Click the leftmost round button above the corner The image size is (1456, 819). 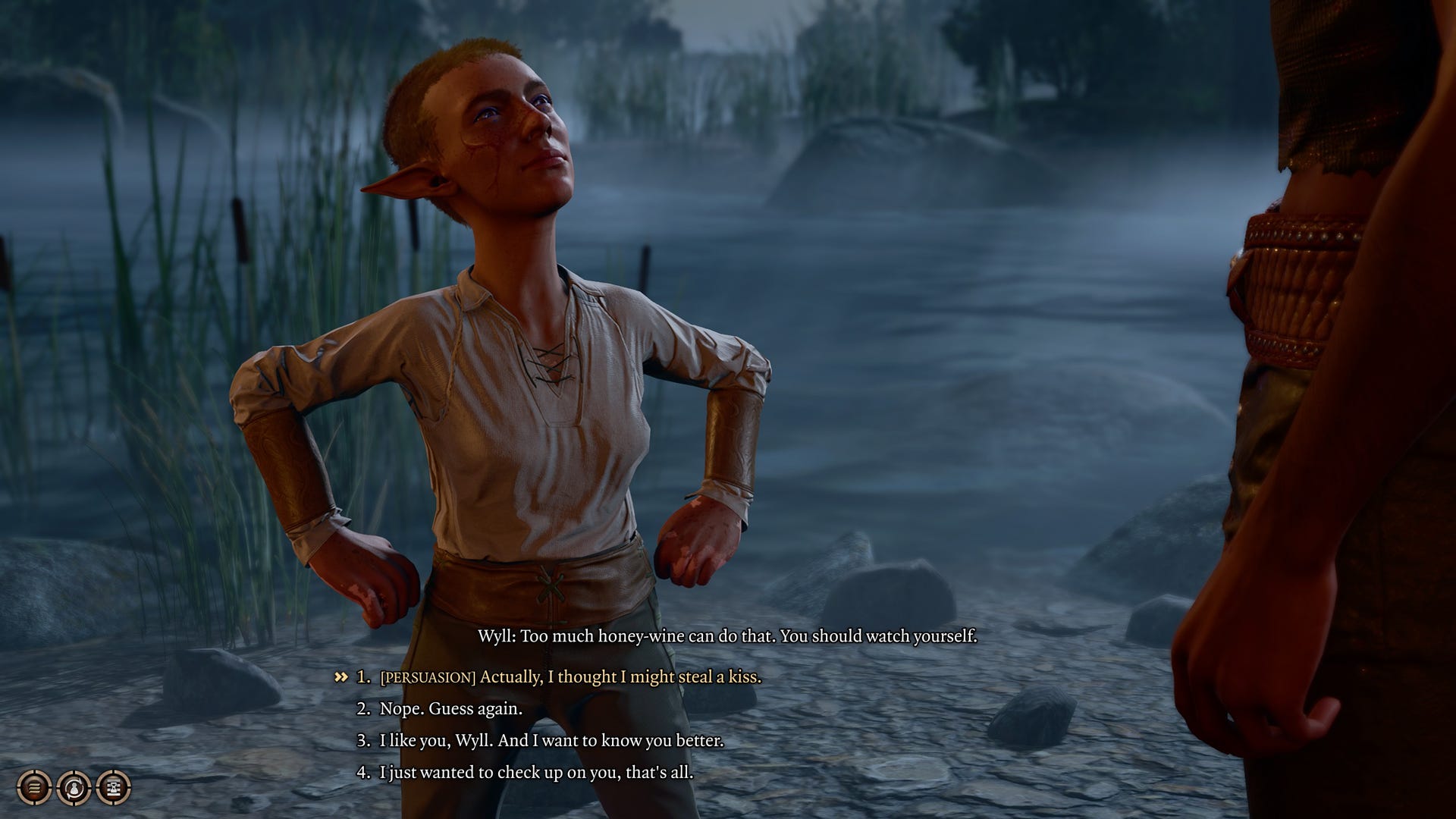coord(33,786)
